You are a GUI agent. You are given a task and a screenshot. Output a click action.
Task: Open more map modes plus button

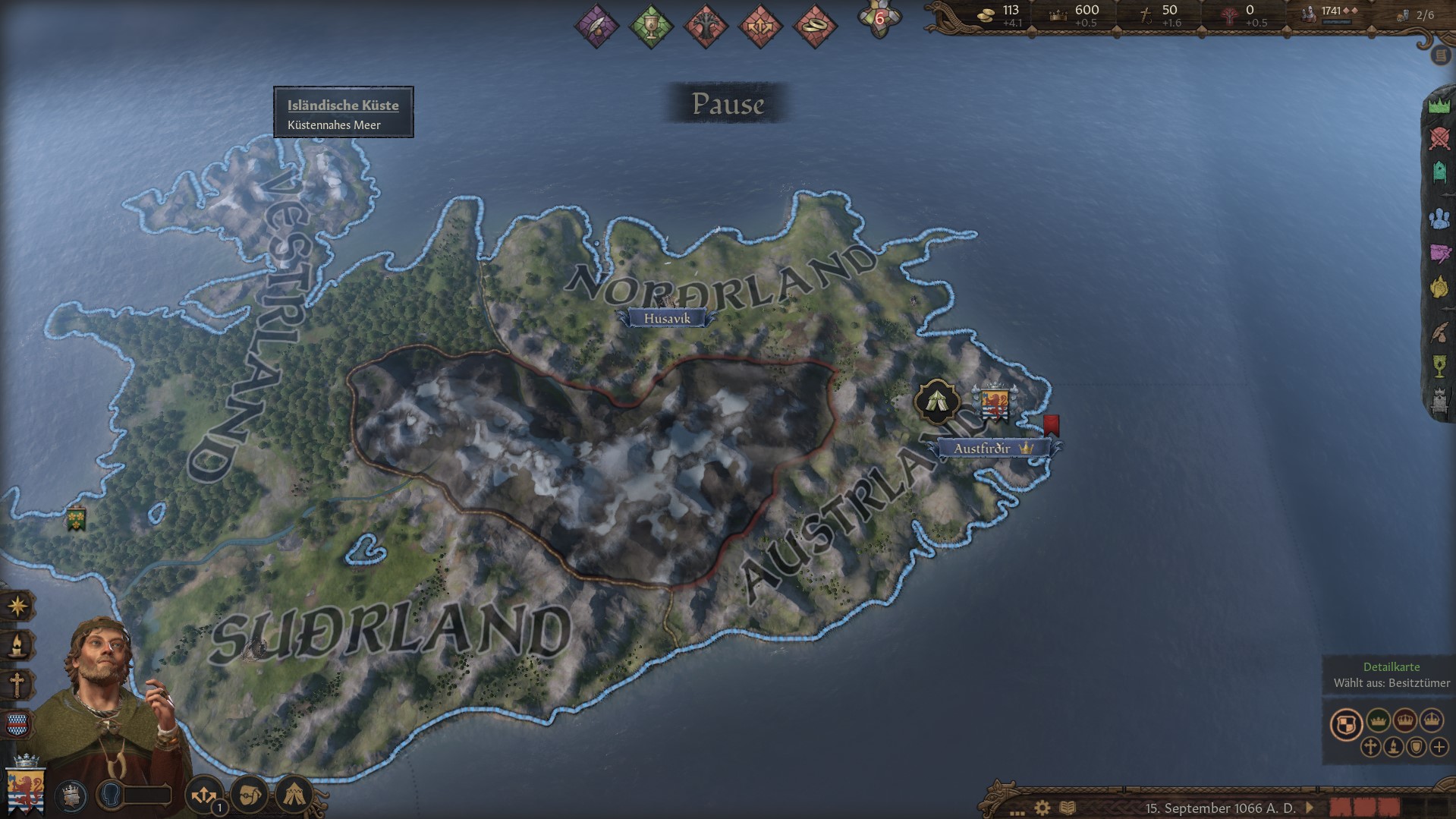coord(1439,747)
